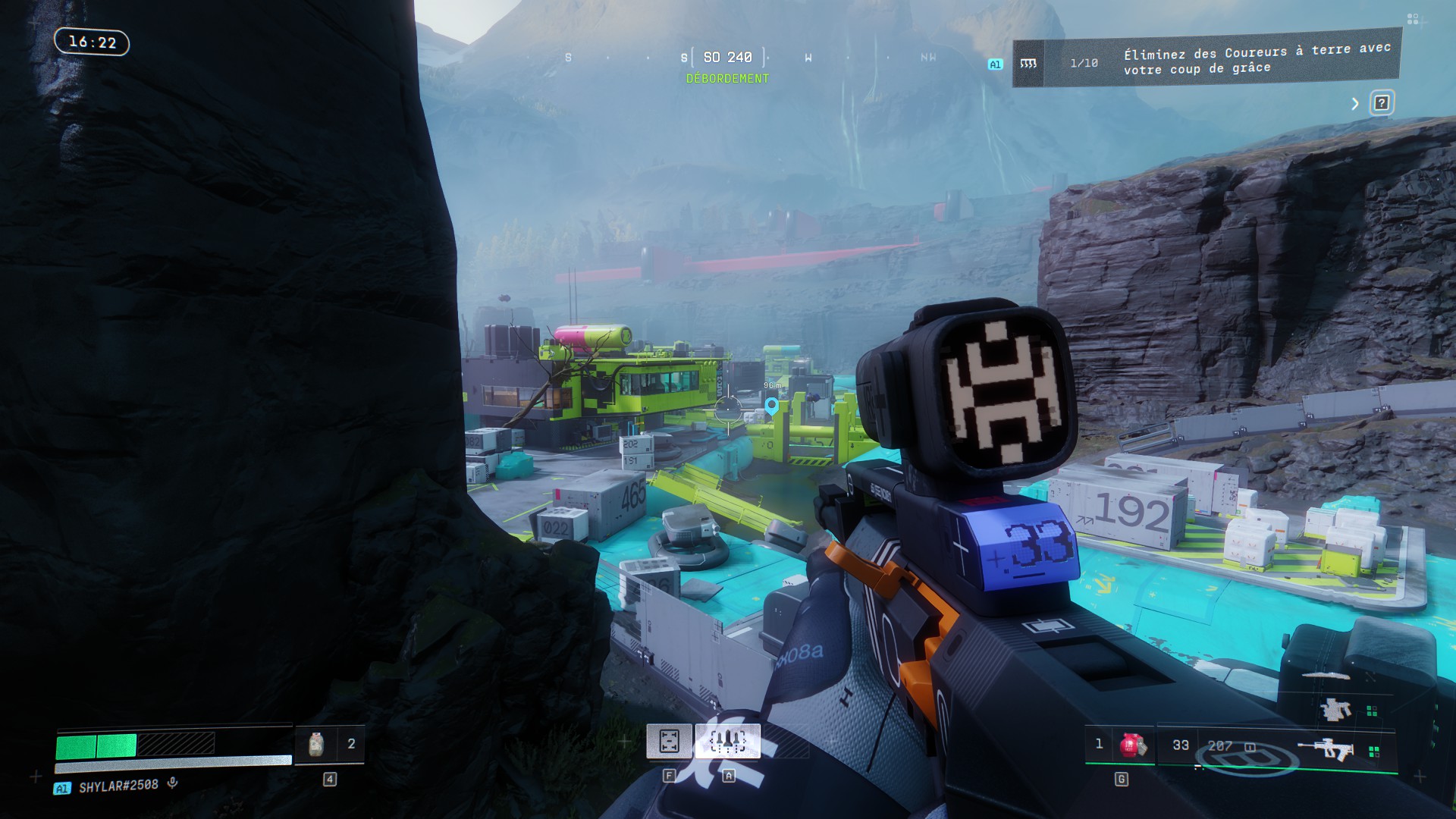This screenshot has height=819, width=1456.
Task: Click the blue waypoint location marker
Action: click(x=771, y=406)
